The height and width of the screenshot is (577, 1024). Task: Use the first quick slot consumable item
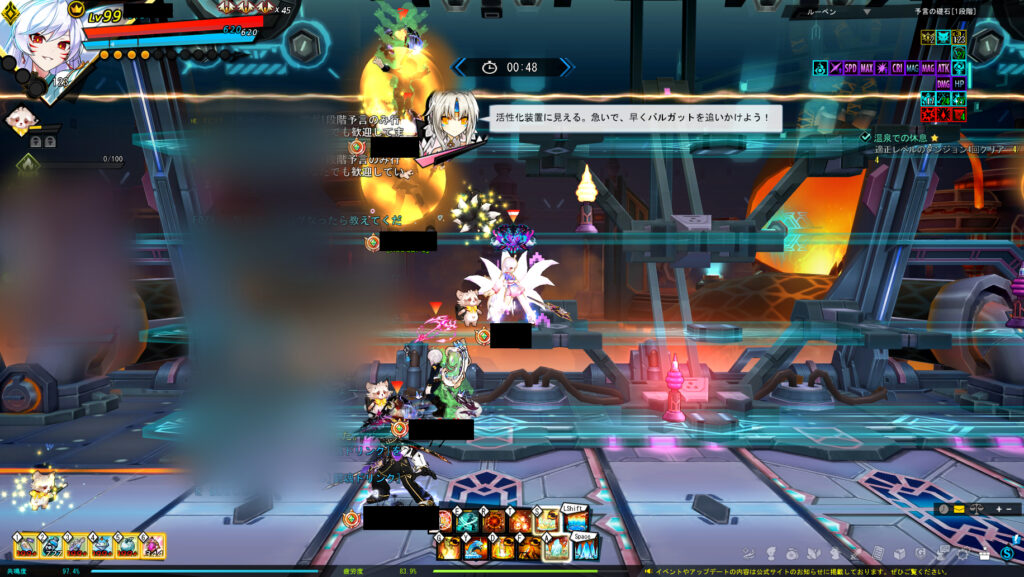pos(25,545)
